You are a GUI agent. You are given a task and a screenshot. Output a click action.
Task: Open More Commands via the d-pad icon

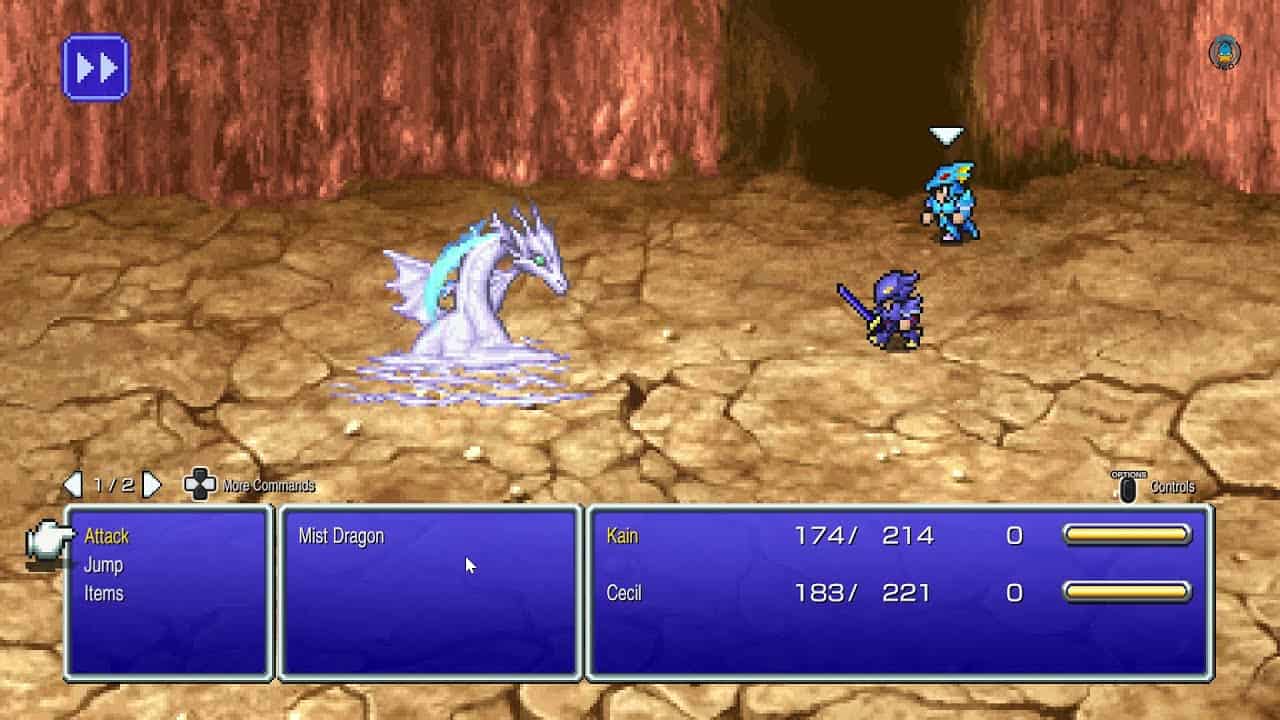coord(199,485)
